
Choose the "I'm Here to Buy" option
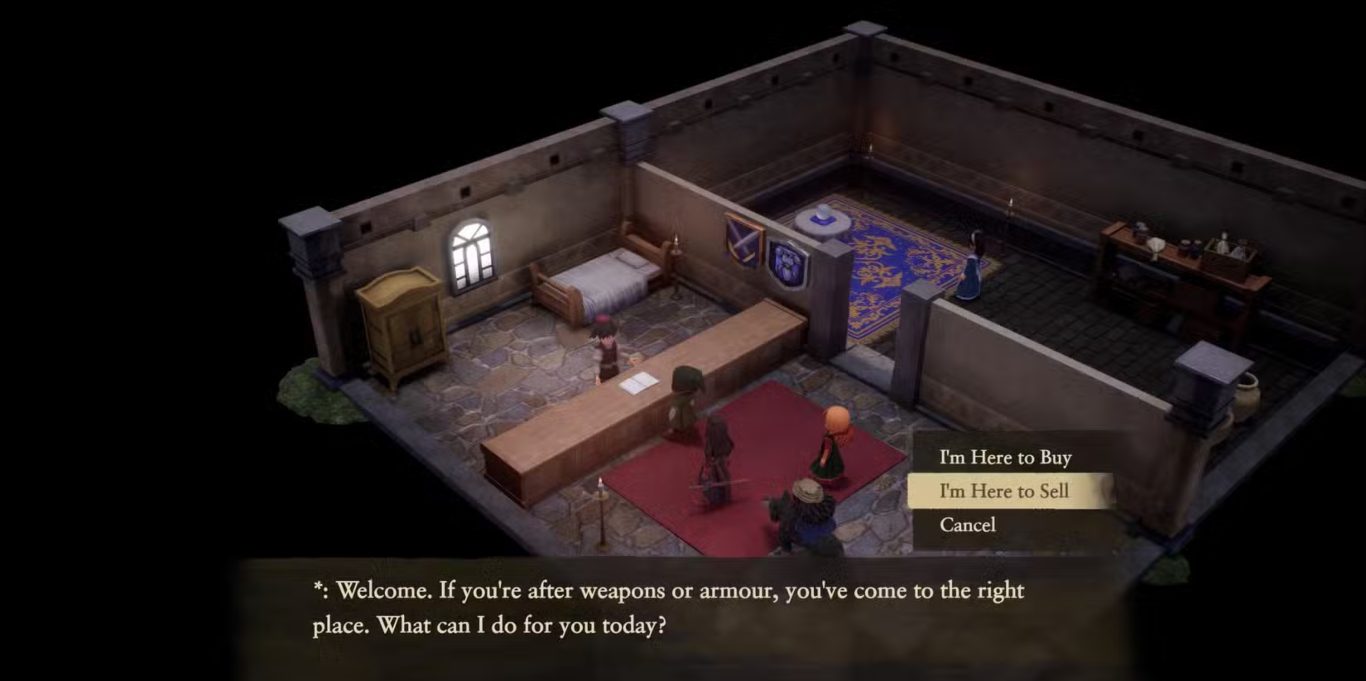coord(1005,458)
